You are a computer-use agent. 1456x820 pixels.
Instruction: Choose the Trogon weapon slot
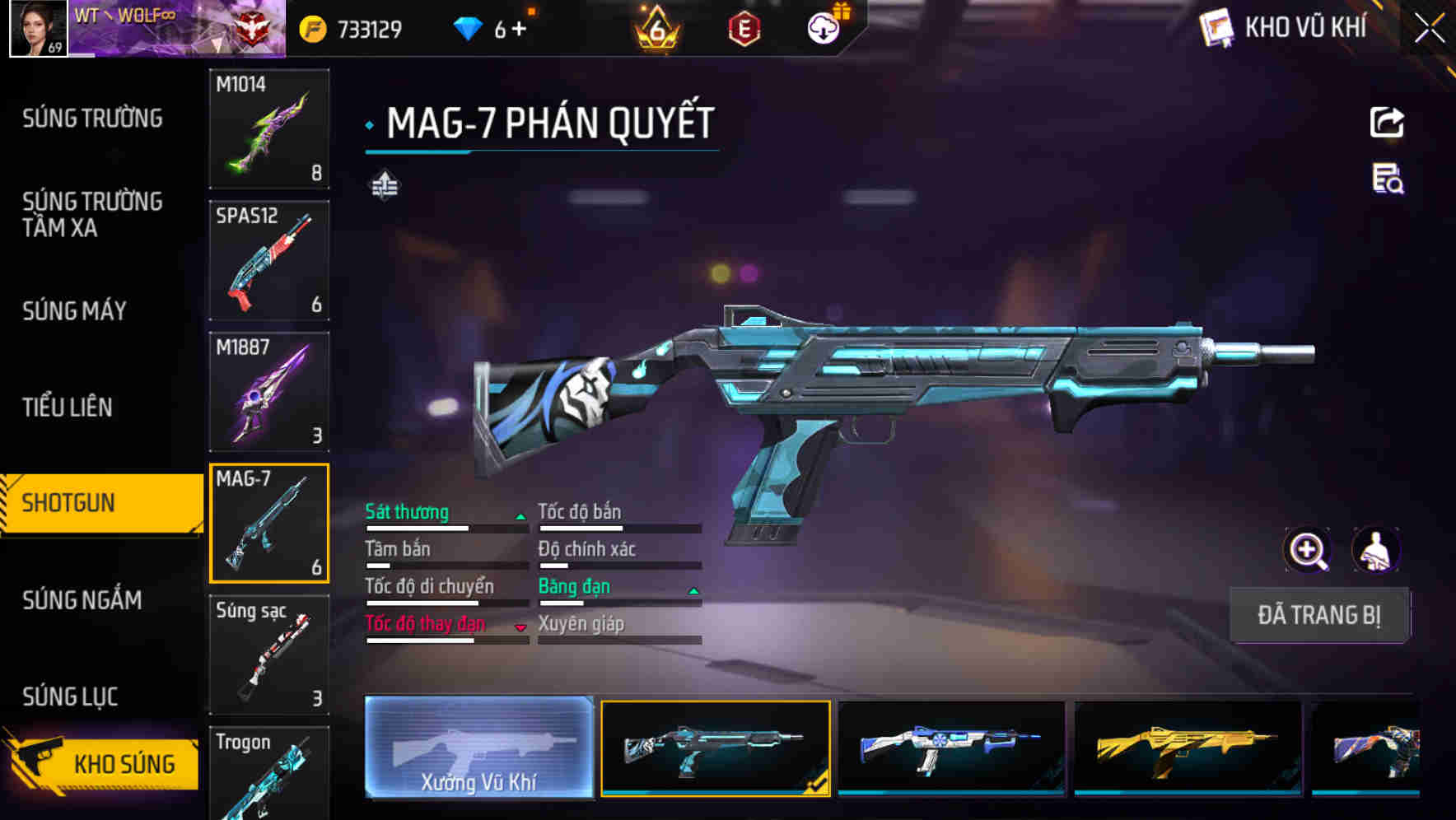coord(269,772)
